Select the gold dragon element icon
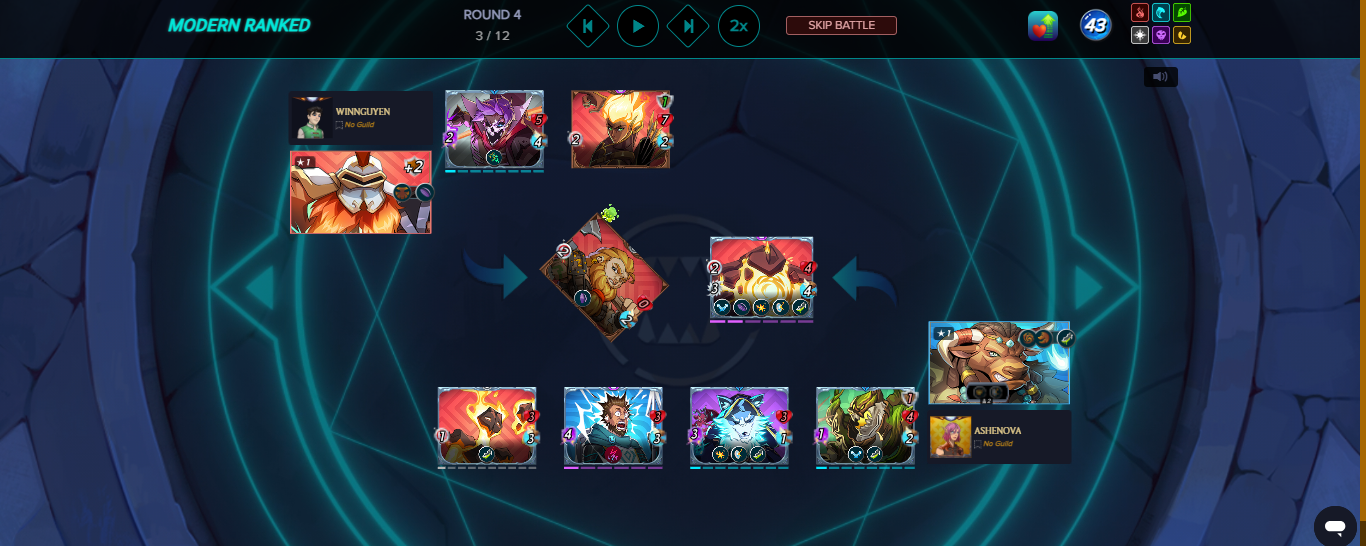 pyautogui.click(x=1182, y=35)
